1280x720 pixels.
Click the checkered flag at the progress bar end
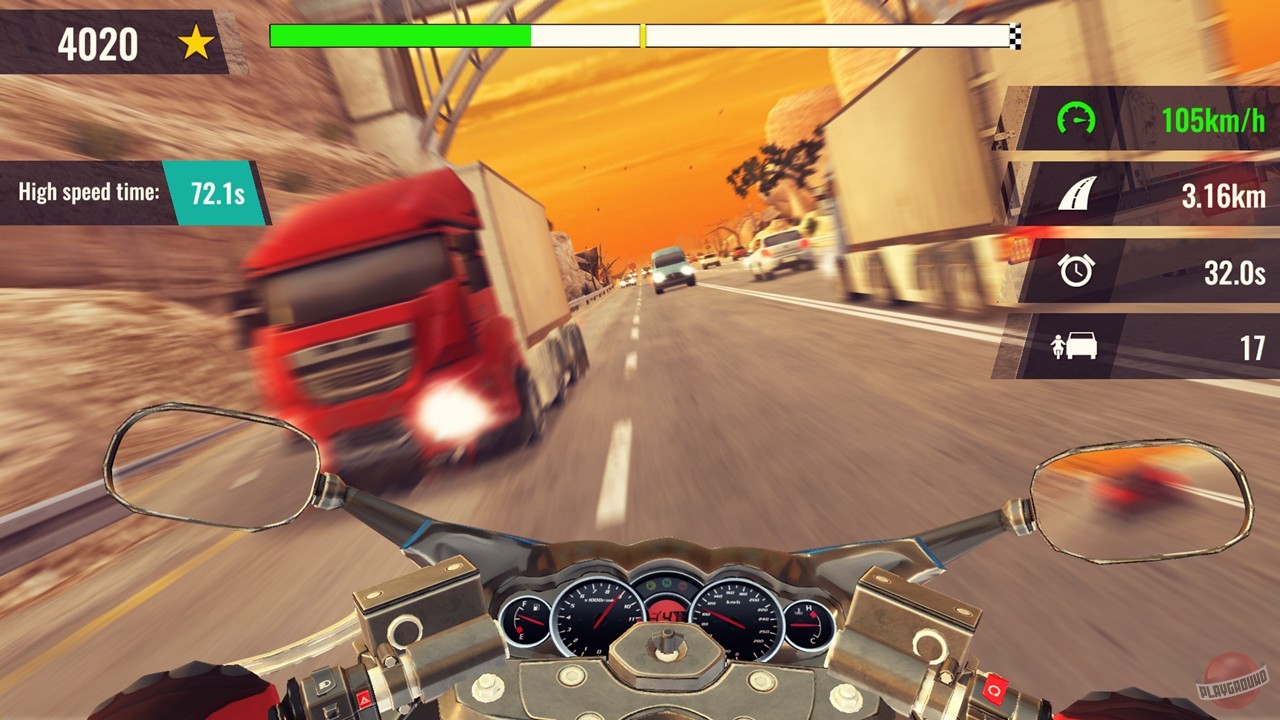pos(1015,36)
